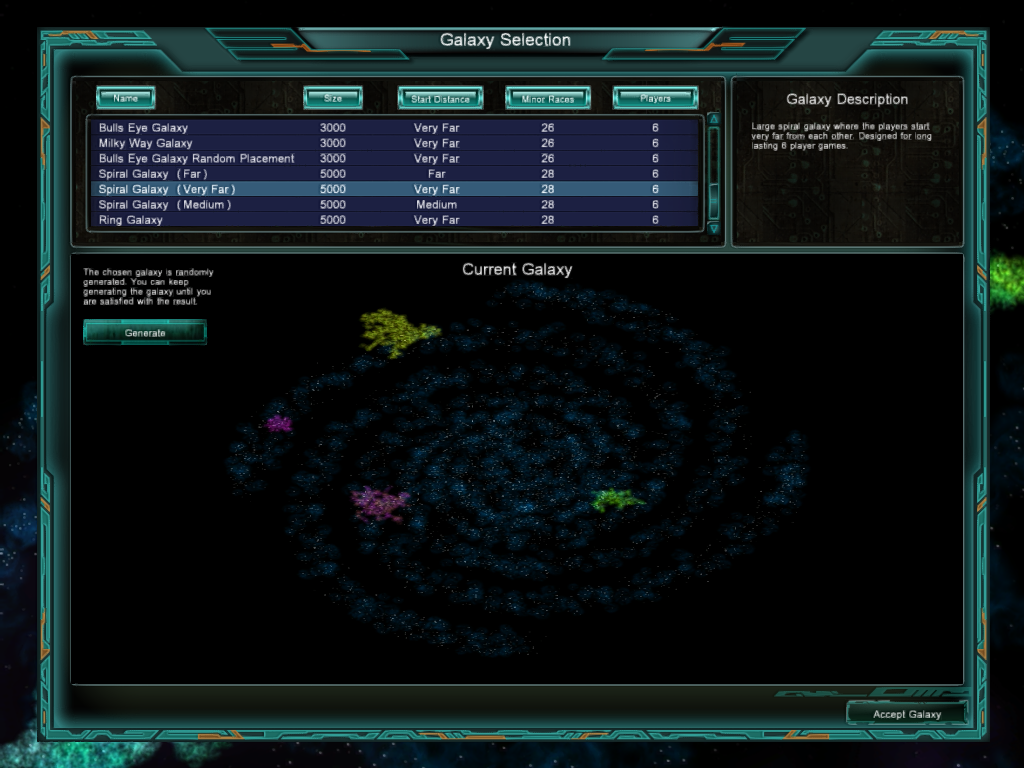Confirm with the Accept Galaxy button
The image size is (1024, 768).
pos(907,714)
